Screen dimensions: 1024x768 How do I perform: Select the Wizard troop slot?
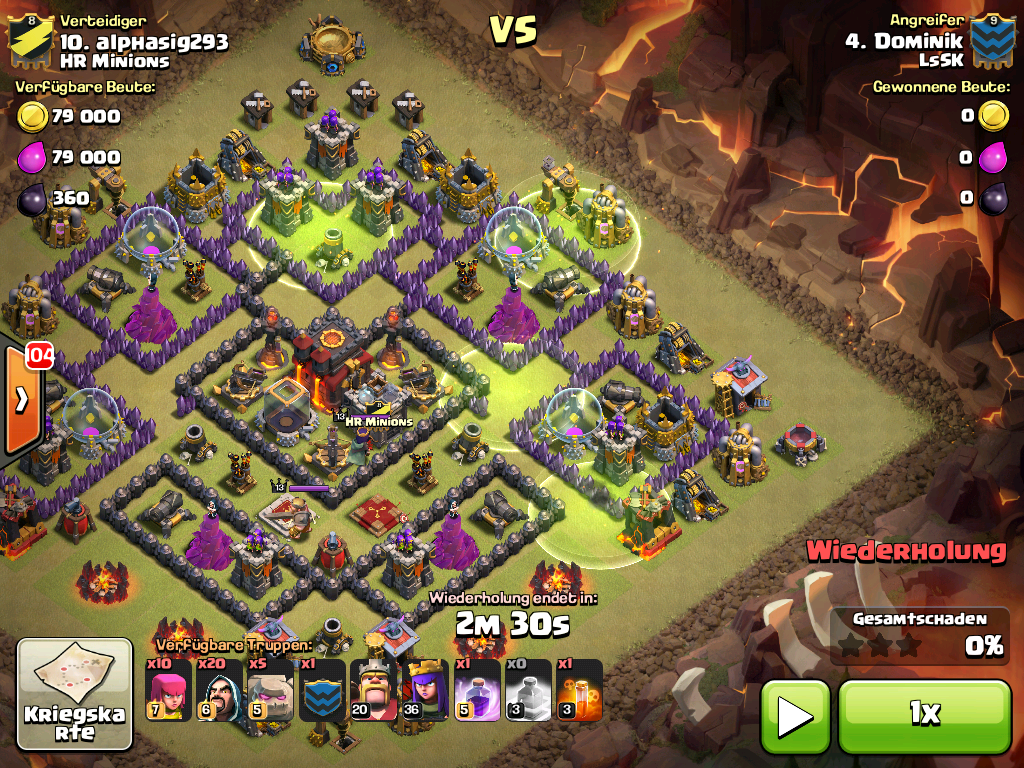(219, 690)
